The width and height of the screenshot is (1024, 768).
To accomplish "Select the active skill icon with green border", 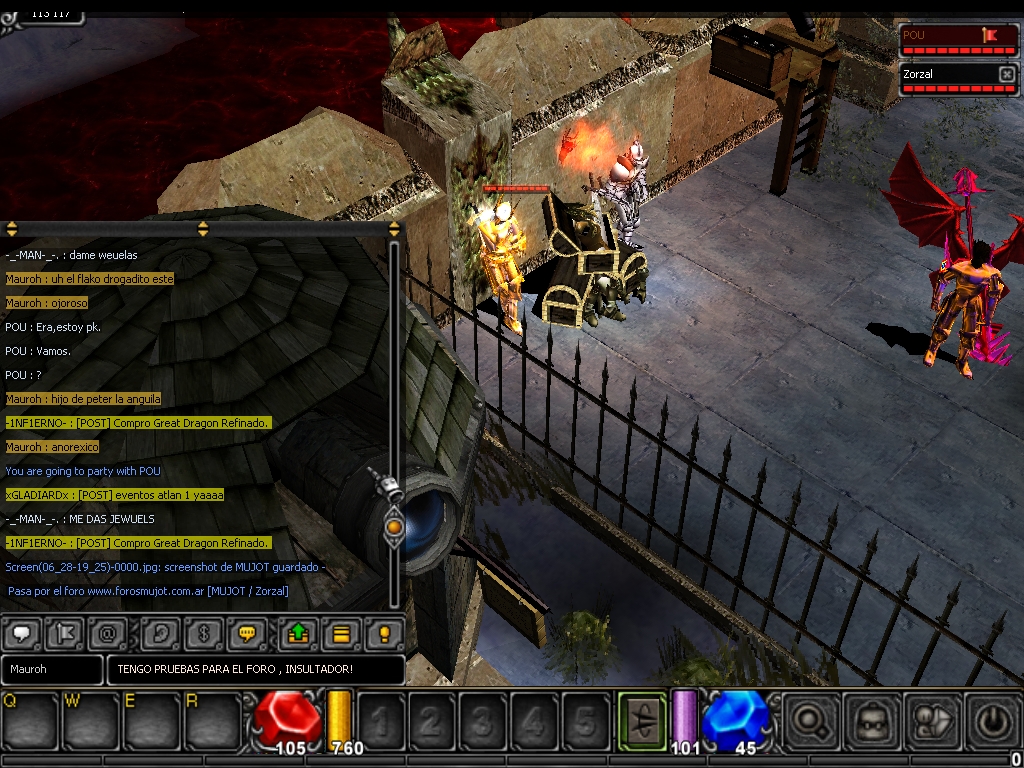I will coord(642,720).
